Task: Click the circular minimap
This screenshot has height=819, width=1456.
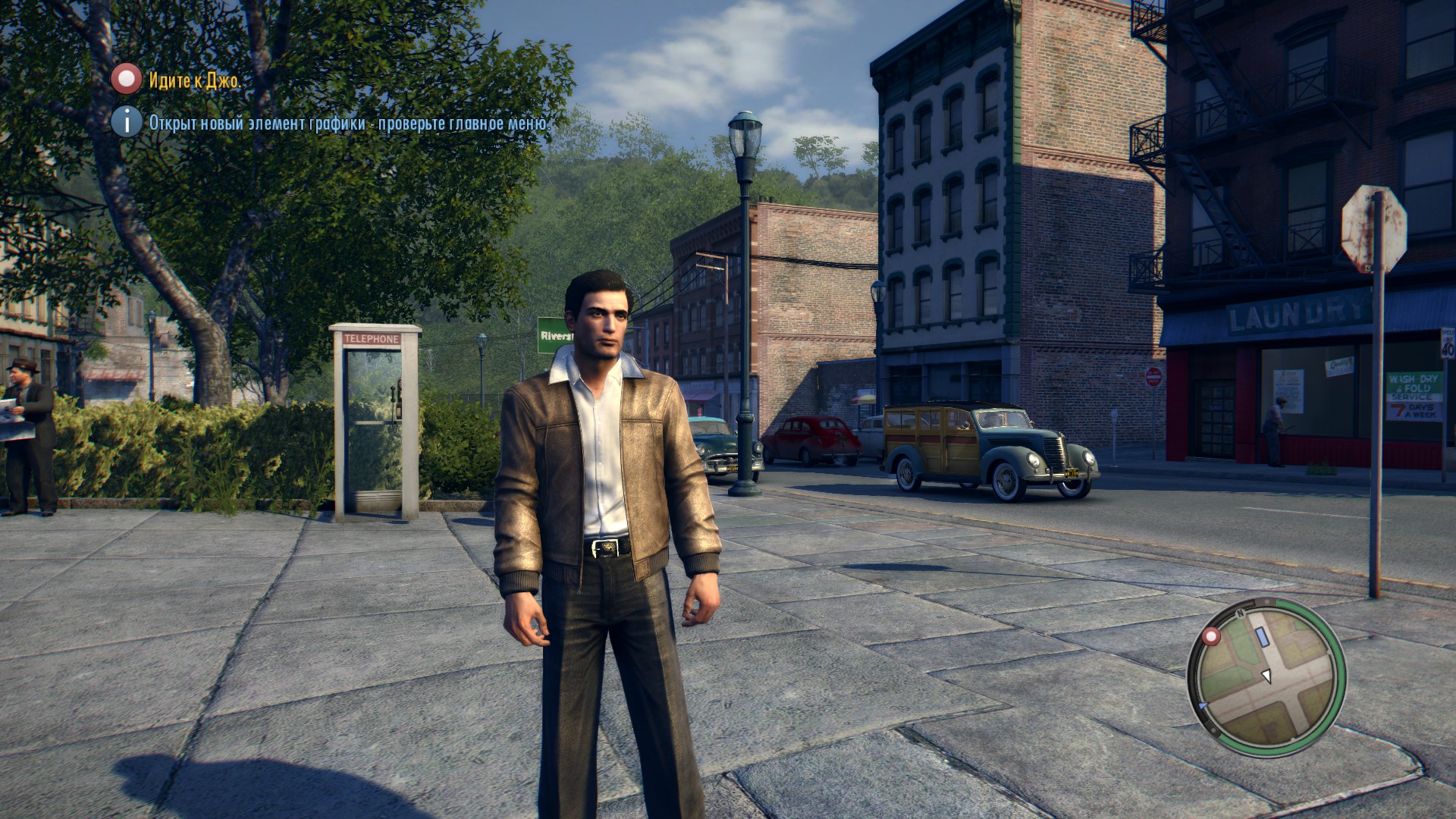Action: point(1266,677)
